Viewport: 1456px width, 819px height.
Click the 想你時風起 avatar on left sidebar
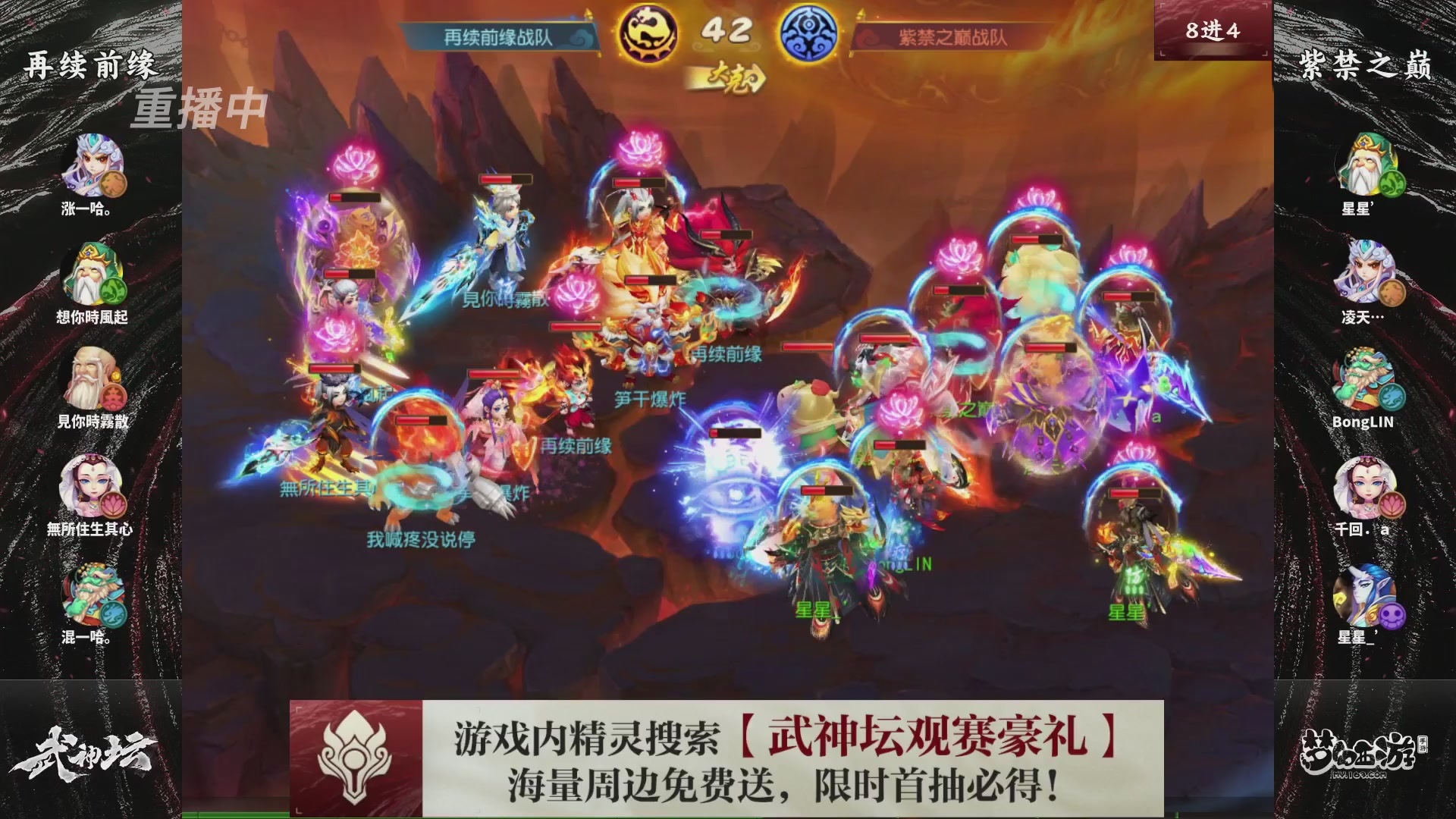[x=91, y=271]
